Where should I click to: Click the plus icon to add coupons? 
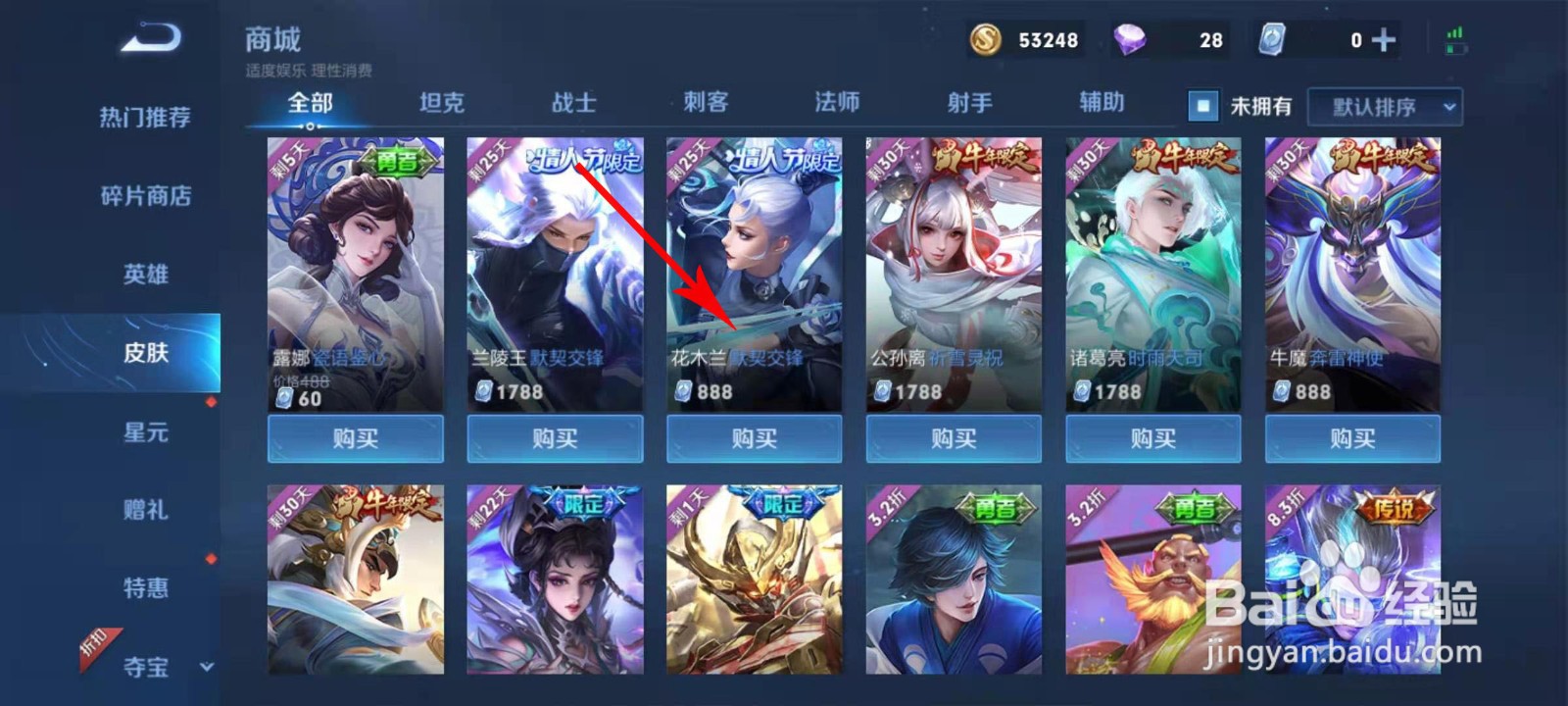tap(1384, 40)
